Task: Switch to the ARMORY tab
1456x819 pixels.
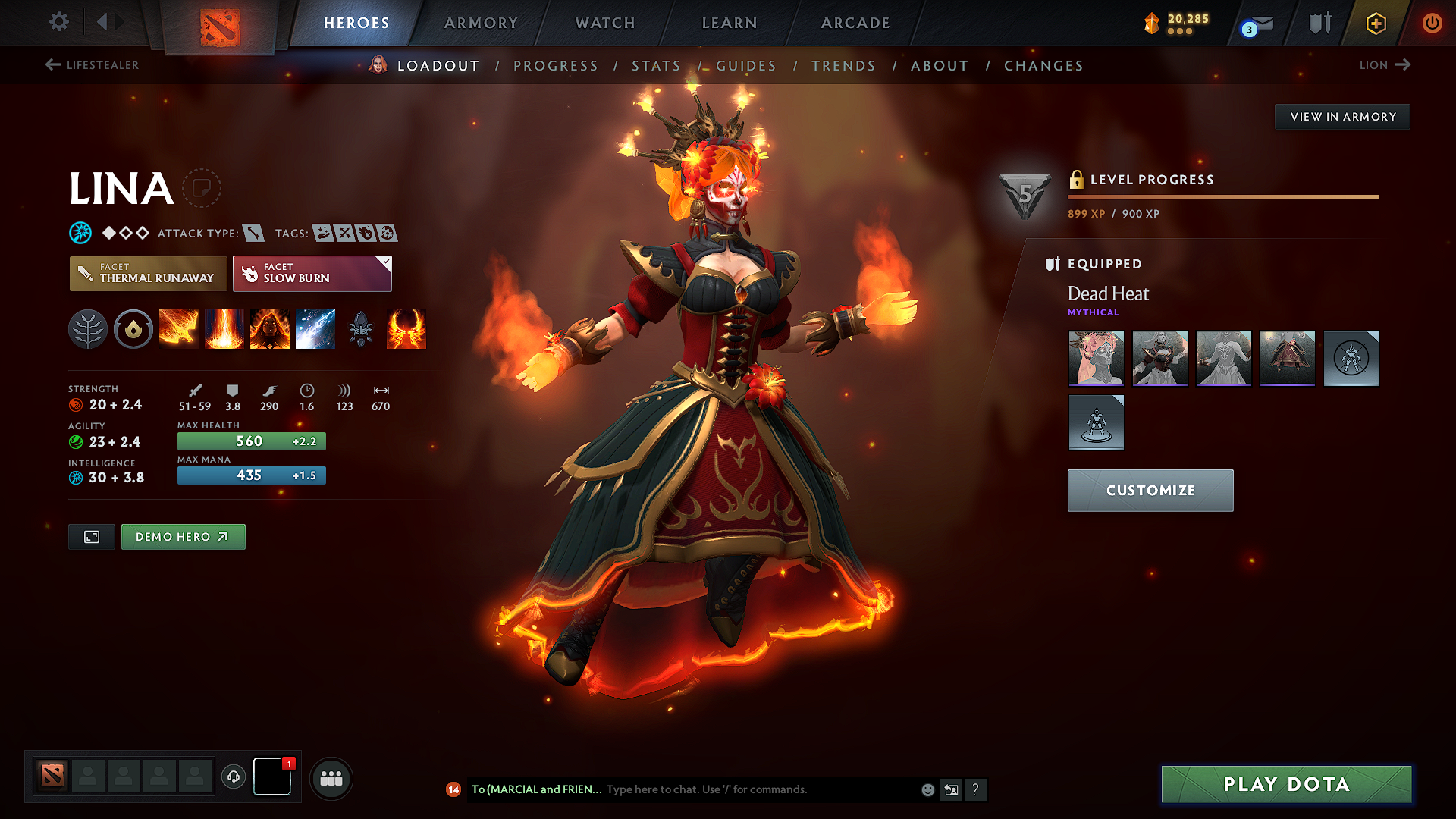Action: click(481, 23)
